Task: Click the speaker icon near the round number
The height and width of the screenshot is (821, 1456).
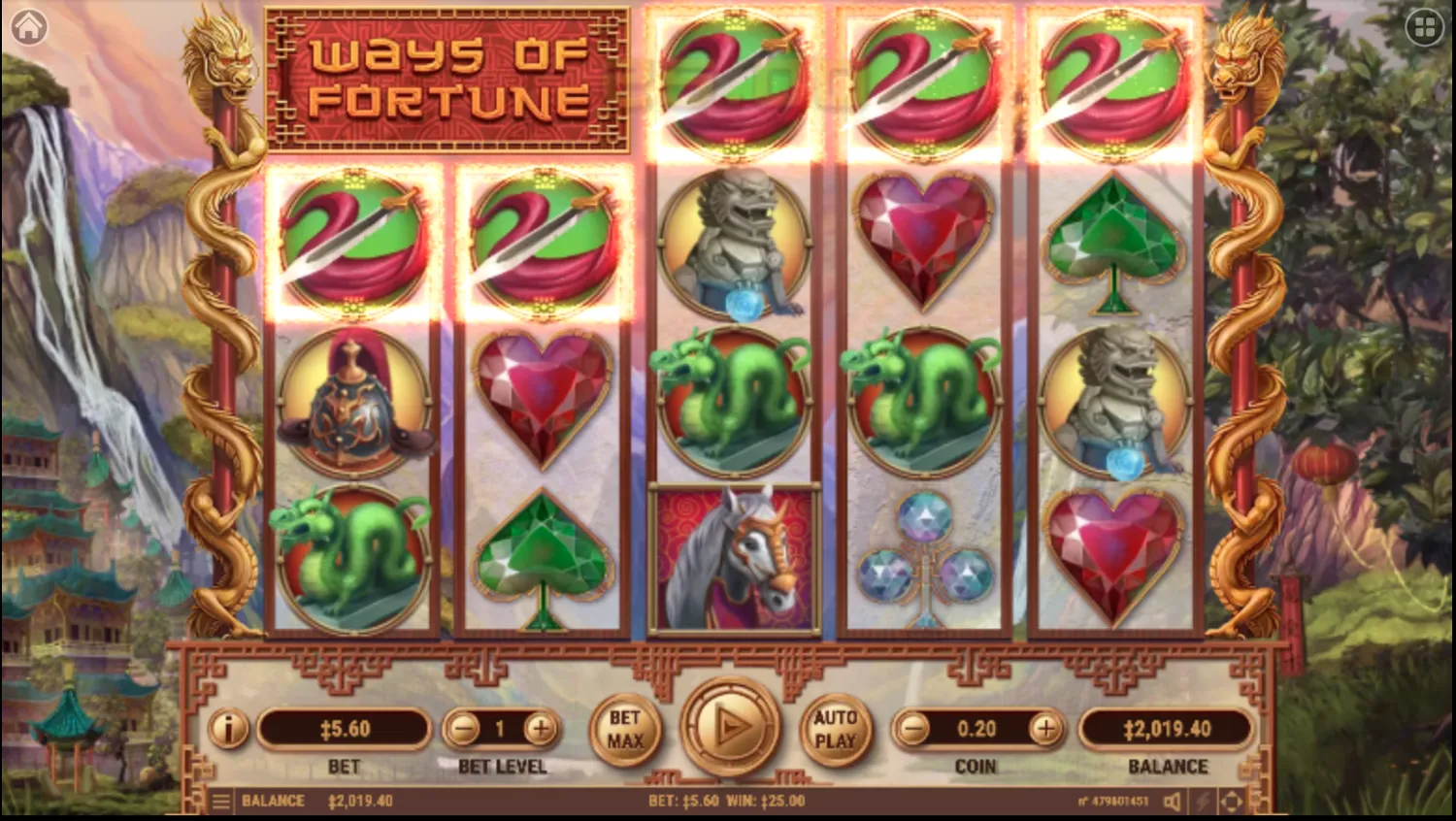Action: point(1173,801)
